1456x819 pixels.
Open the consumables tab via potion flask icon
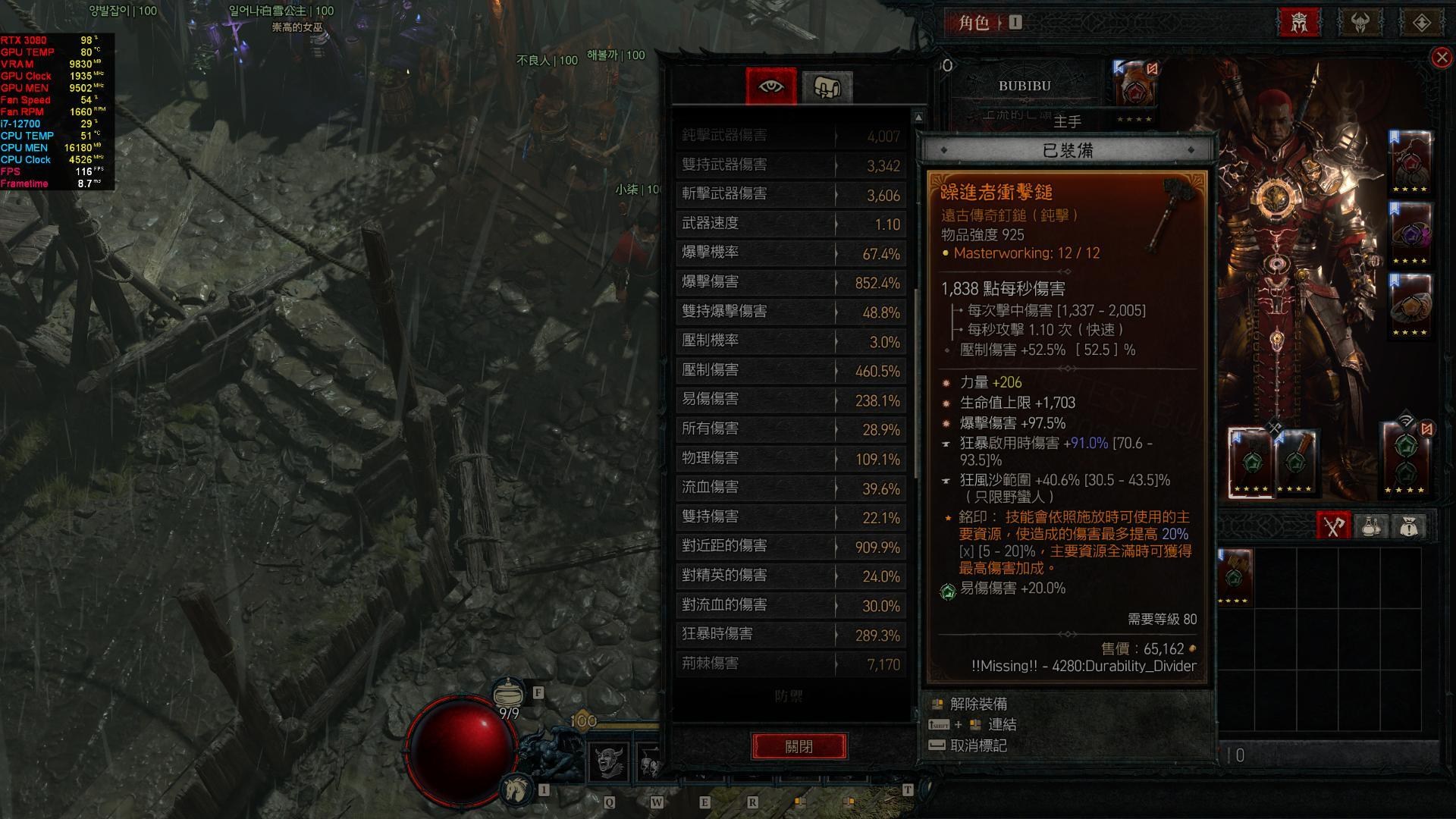(1371, 526)
